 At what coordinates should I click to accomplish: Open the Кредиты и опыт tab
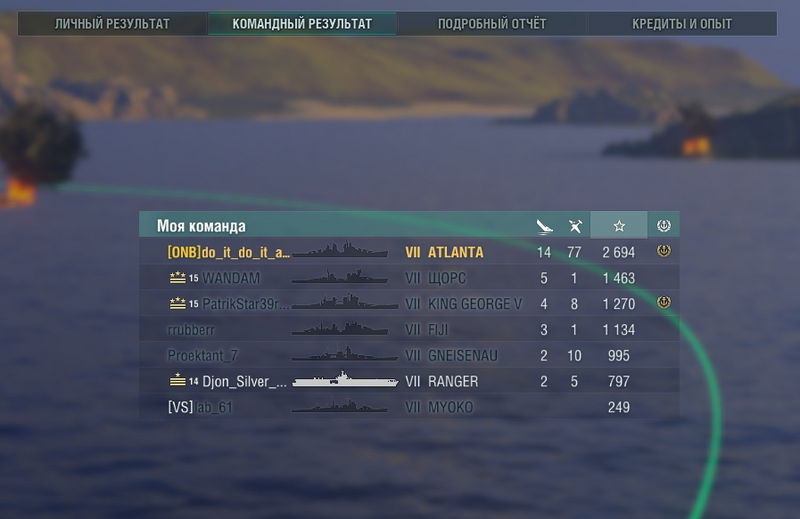click(682, 23)
